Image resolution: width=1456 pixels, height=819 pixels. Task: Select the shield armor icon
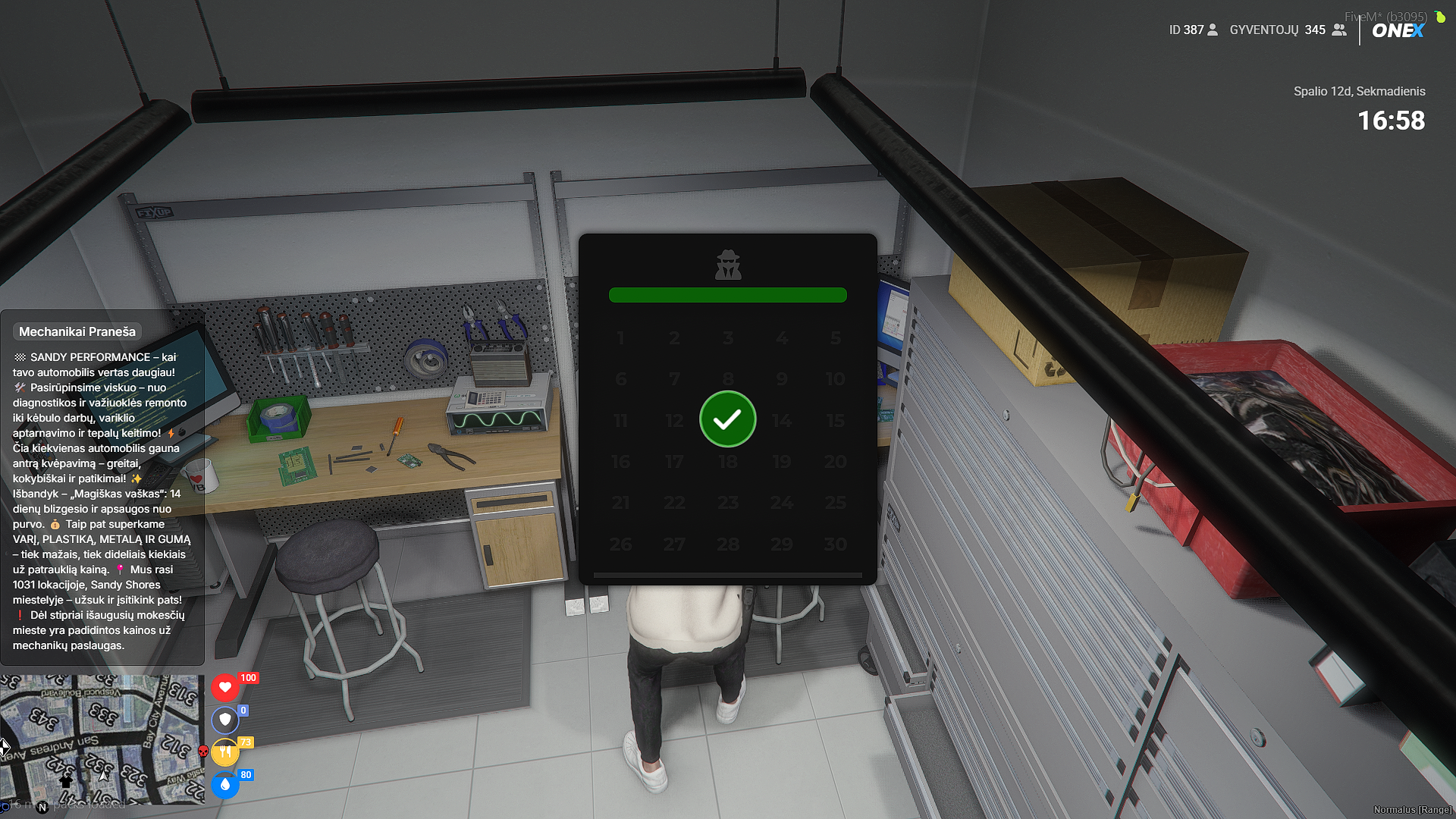225,719
